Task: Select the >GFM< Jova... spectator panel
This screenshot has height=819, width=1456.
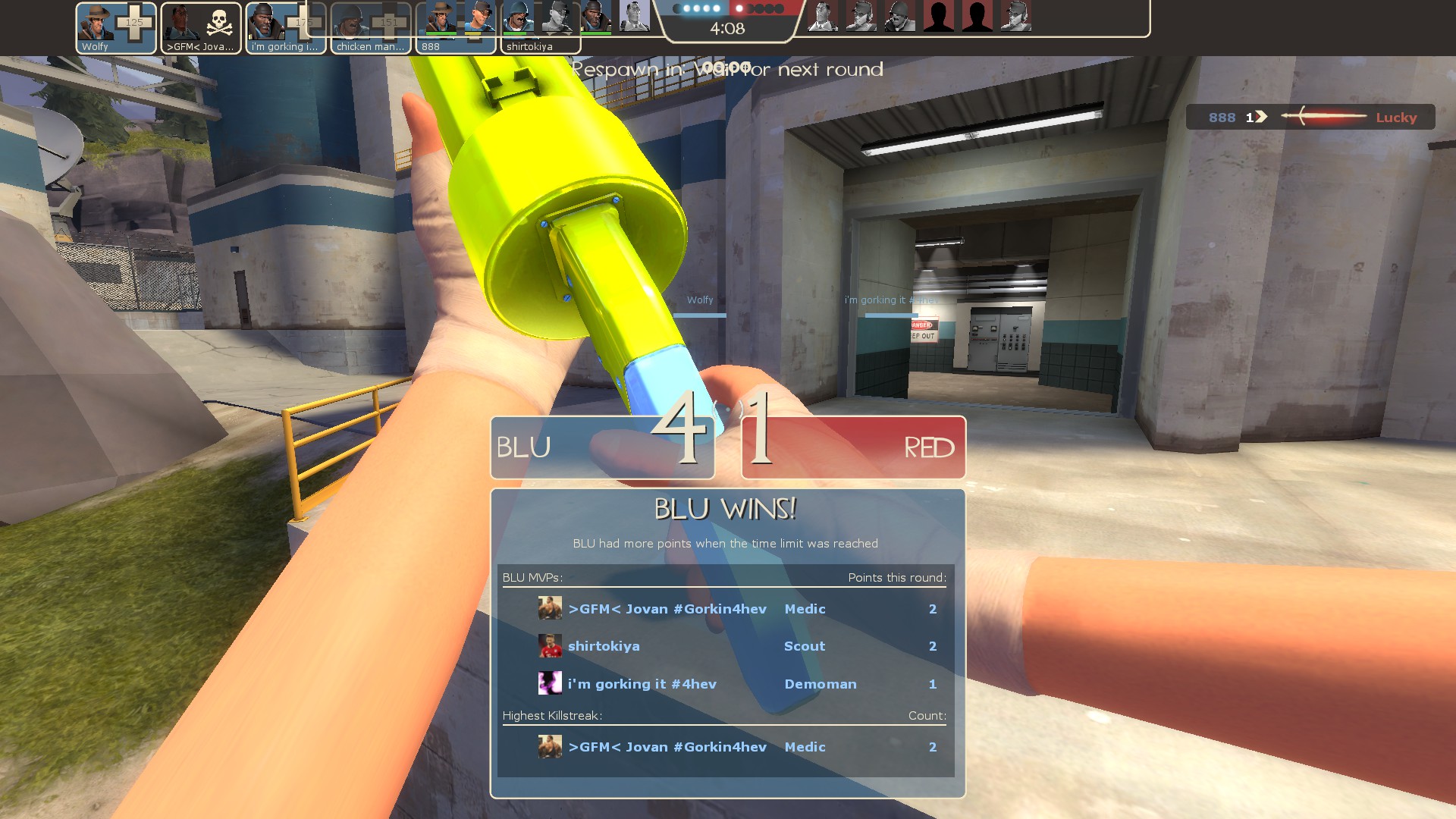Action: [201, 28]
